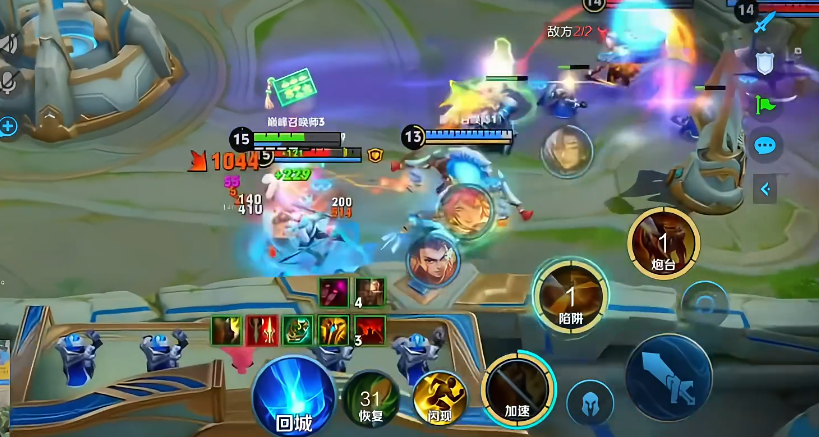Open the blue chat bubble
This screenshot has width=819, height=437.
point(766,146)
